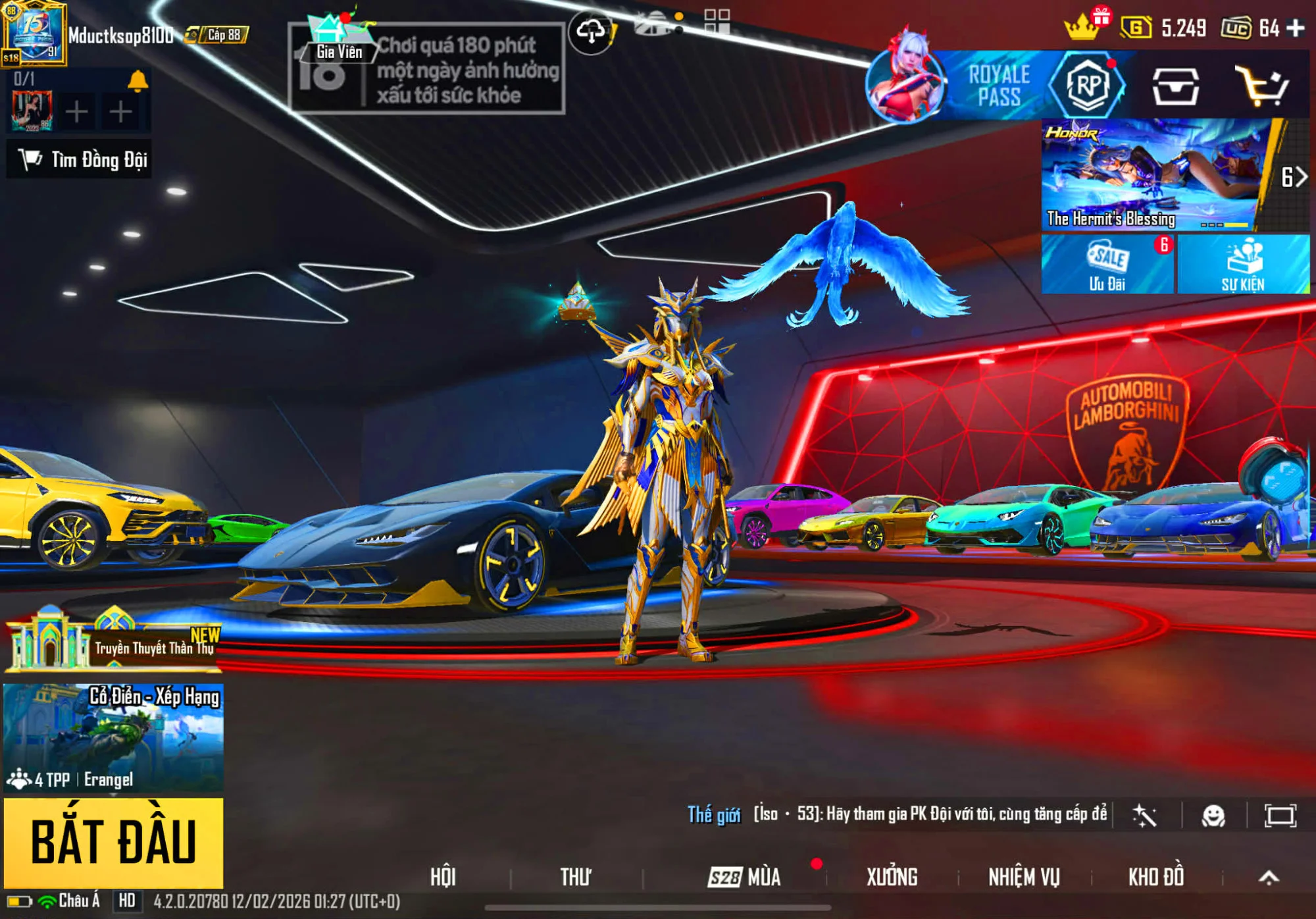1316x919 pixels.
Task: Open the cloud download icon
Action: tap(590, 31)
